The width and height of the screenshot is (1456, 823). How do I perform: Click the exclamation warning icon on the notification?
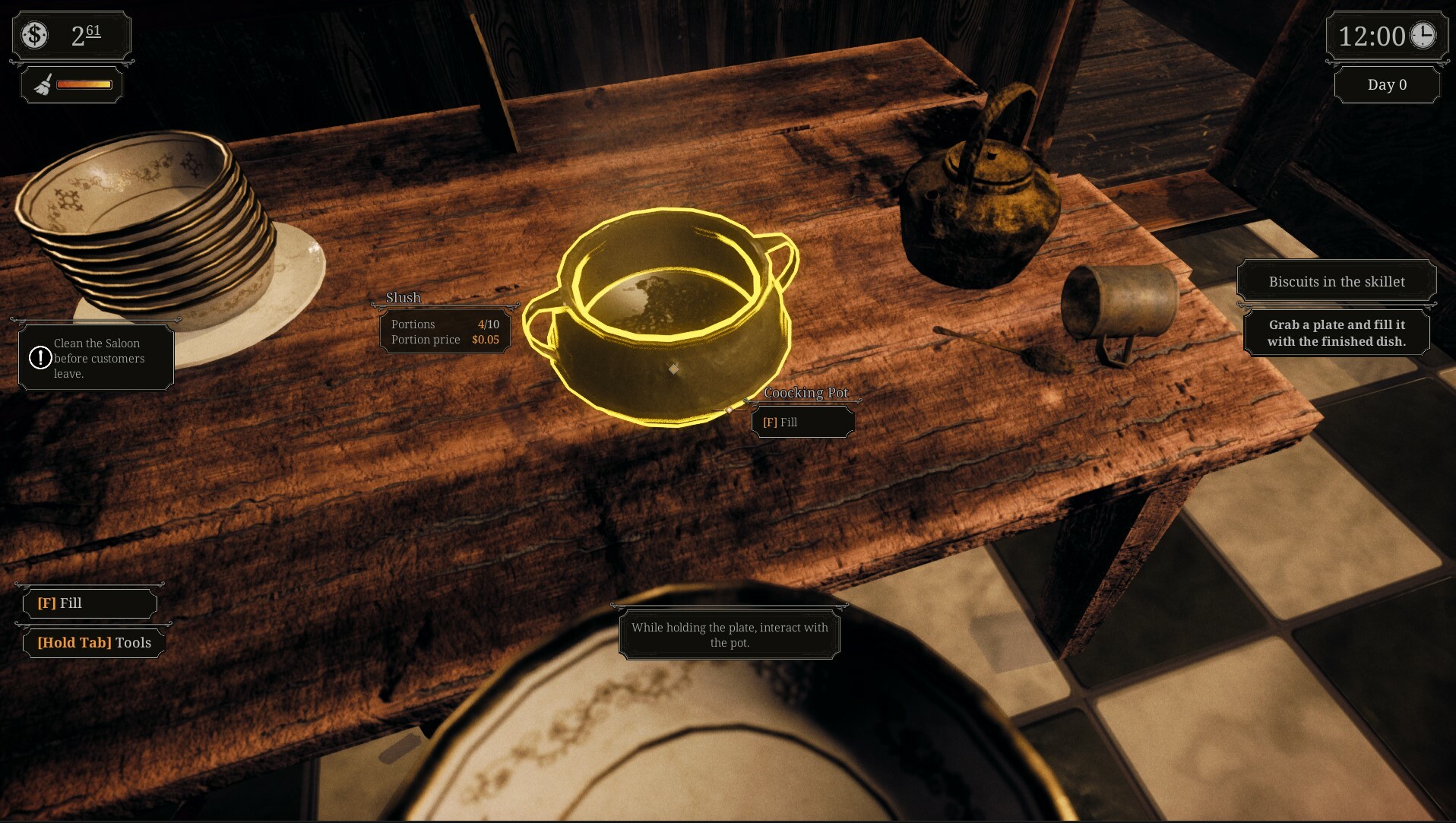coord(40,358)
